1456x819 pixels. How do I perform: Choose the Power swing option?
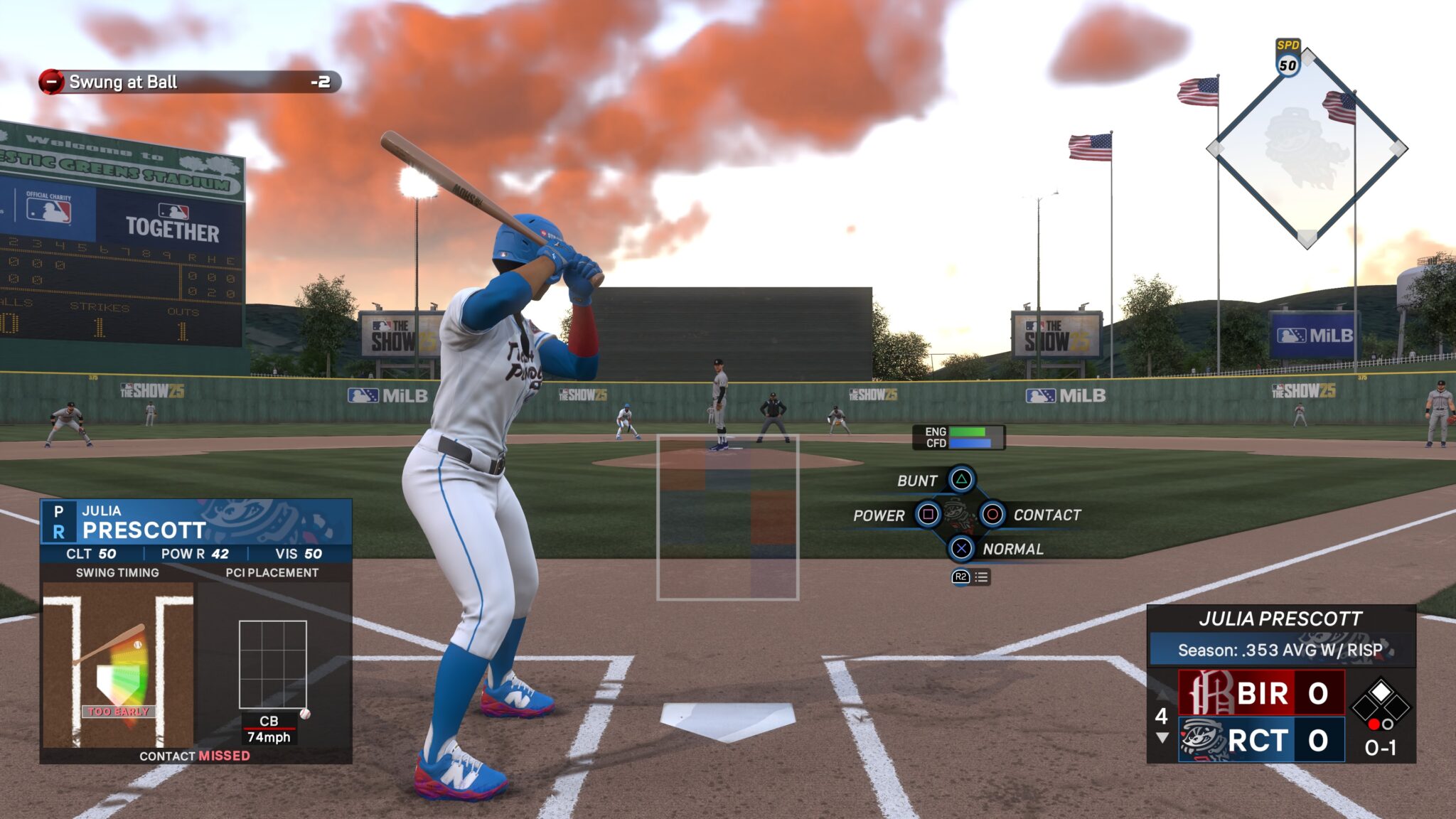pyautogui.click(x=928, y=514)
